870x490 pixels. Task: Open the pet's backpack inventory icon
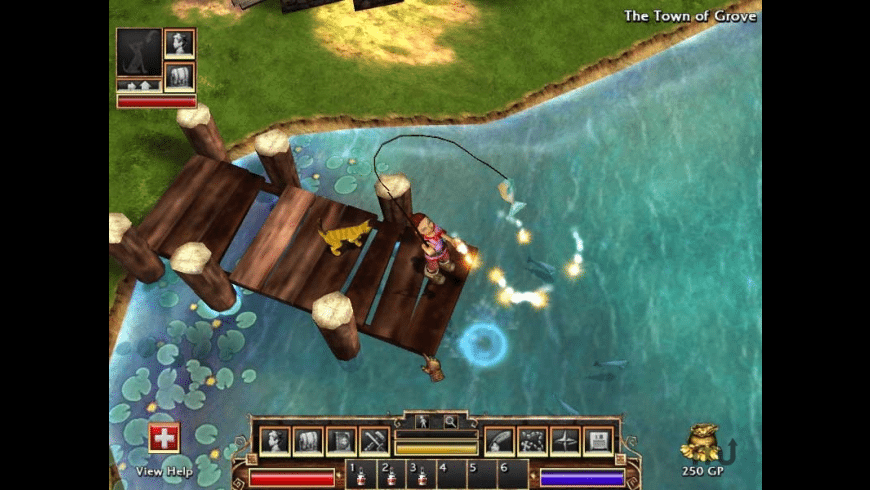[180, 76]
